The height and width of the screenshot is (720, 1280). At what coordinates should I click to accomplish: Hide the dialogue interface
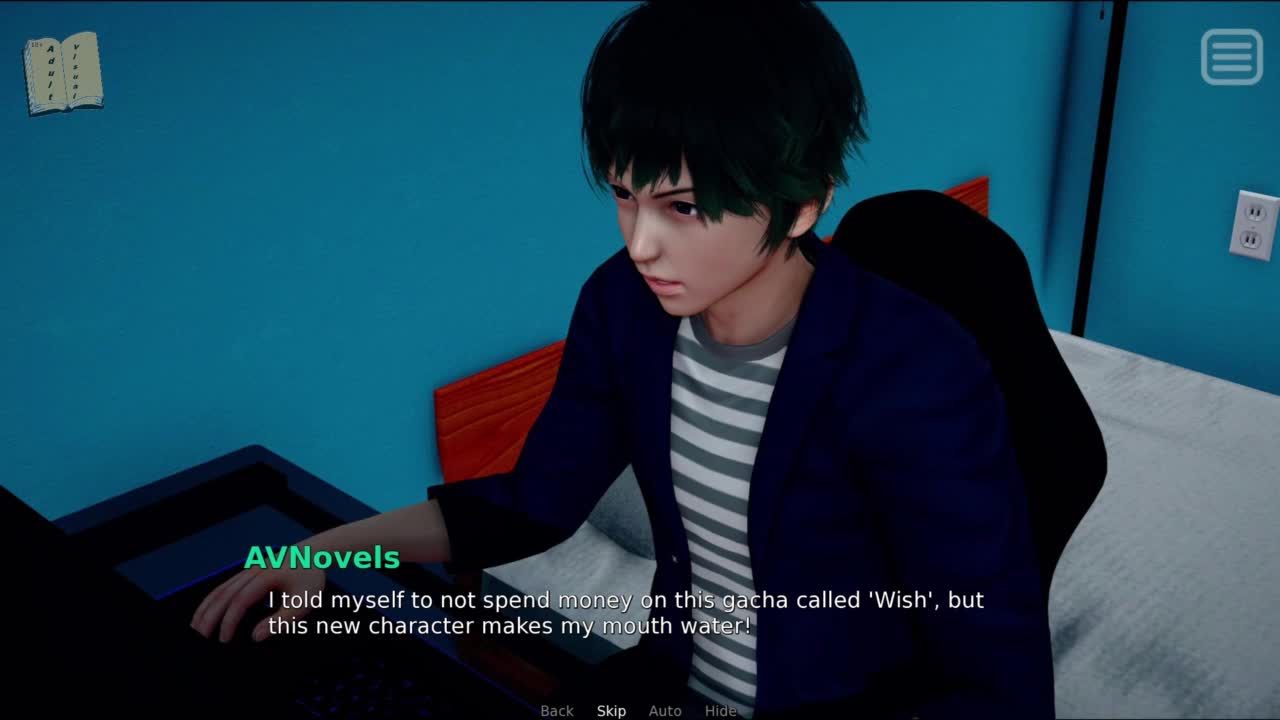[x=720, y=711]
